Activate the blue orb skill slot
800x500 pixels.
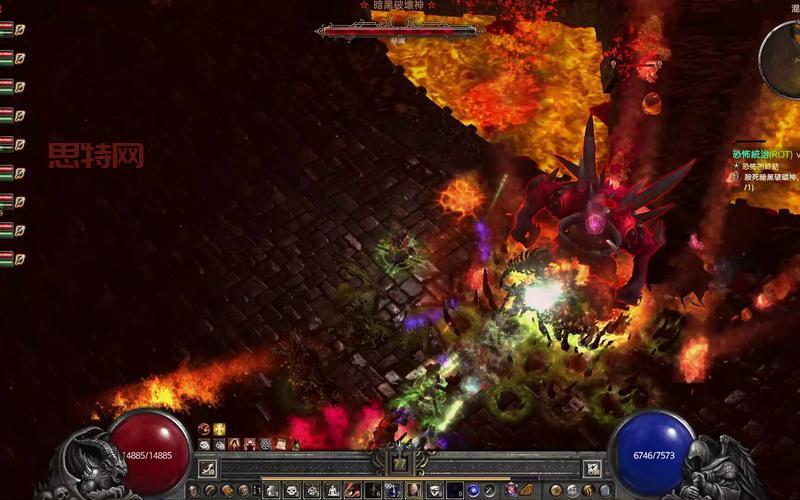[x=473, y=490]
